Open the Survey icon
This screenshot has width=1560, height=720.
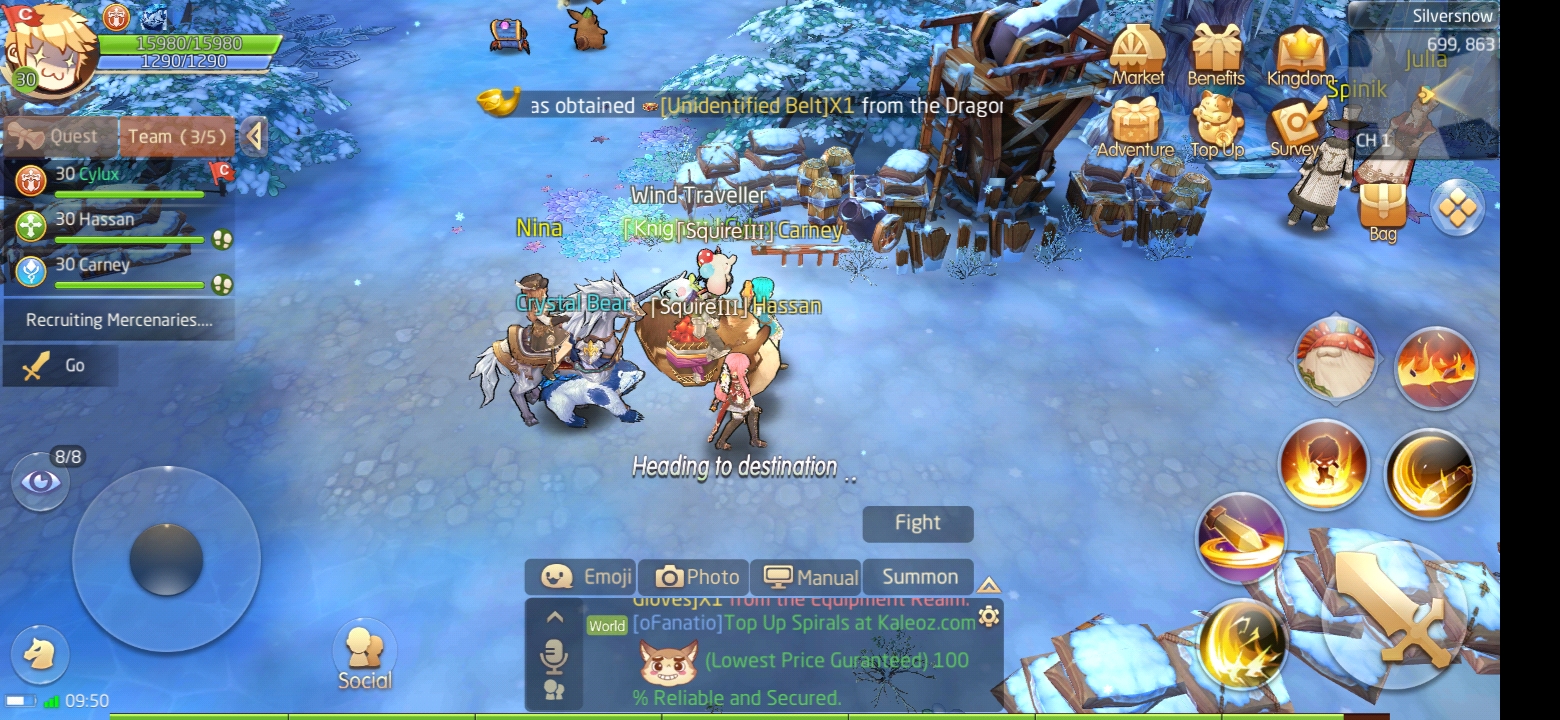[1296, 128]
